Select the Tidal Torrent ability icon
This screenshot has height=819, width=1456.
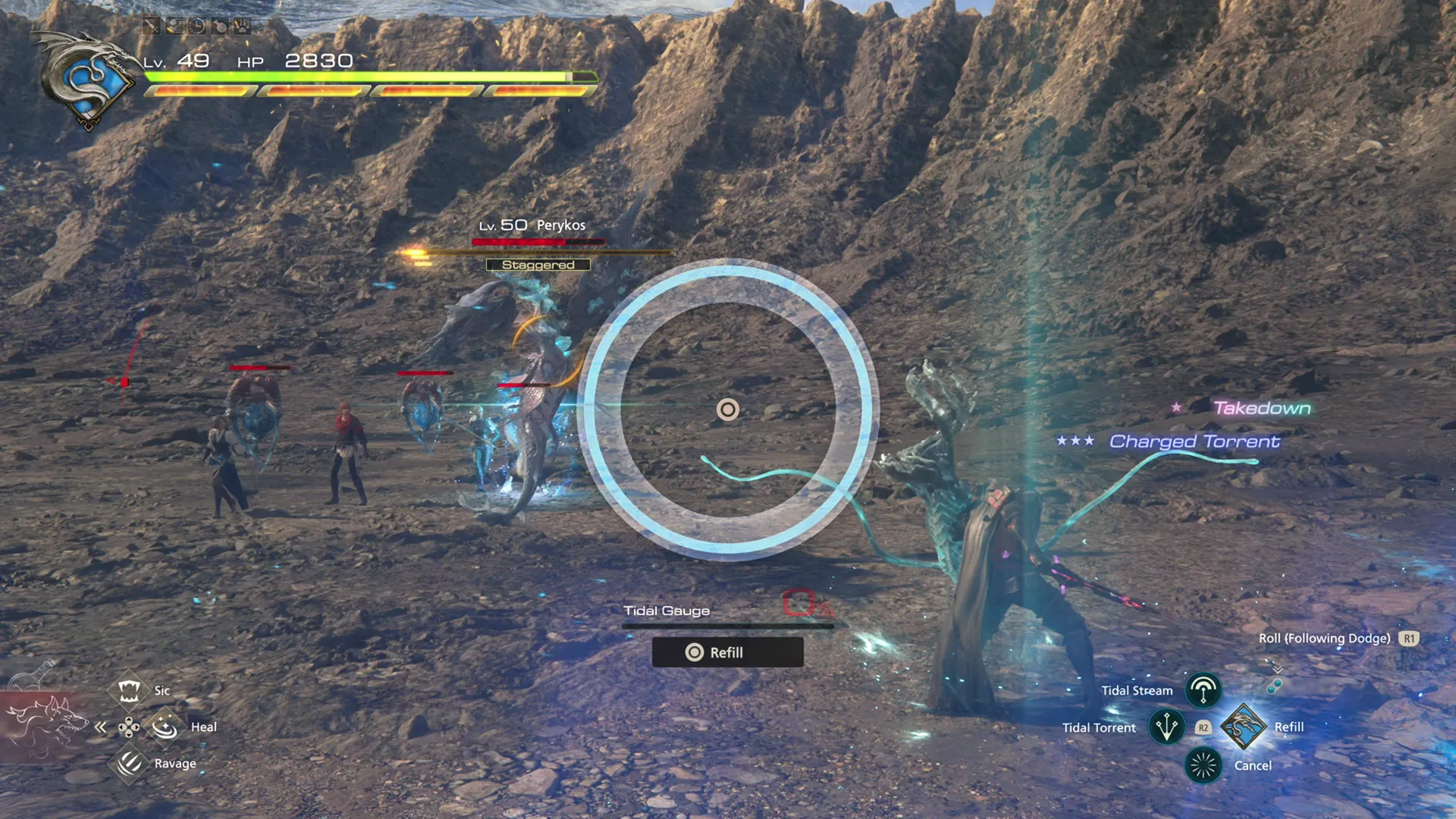coord(1166,726)
